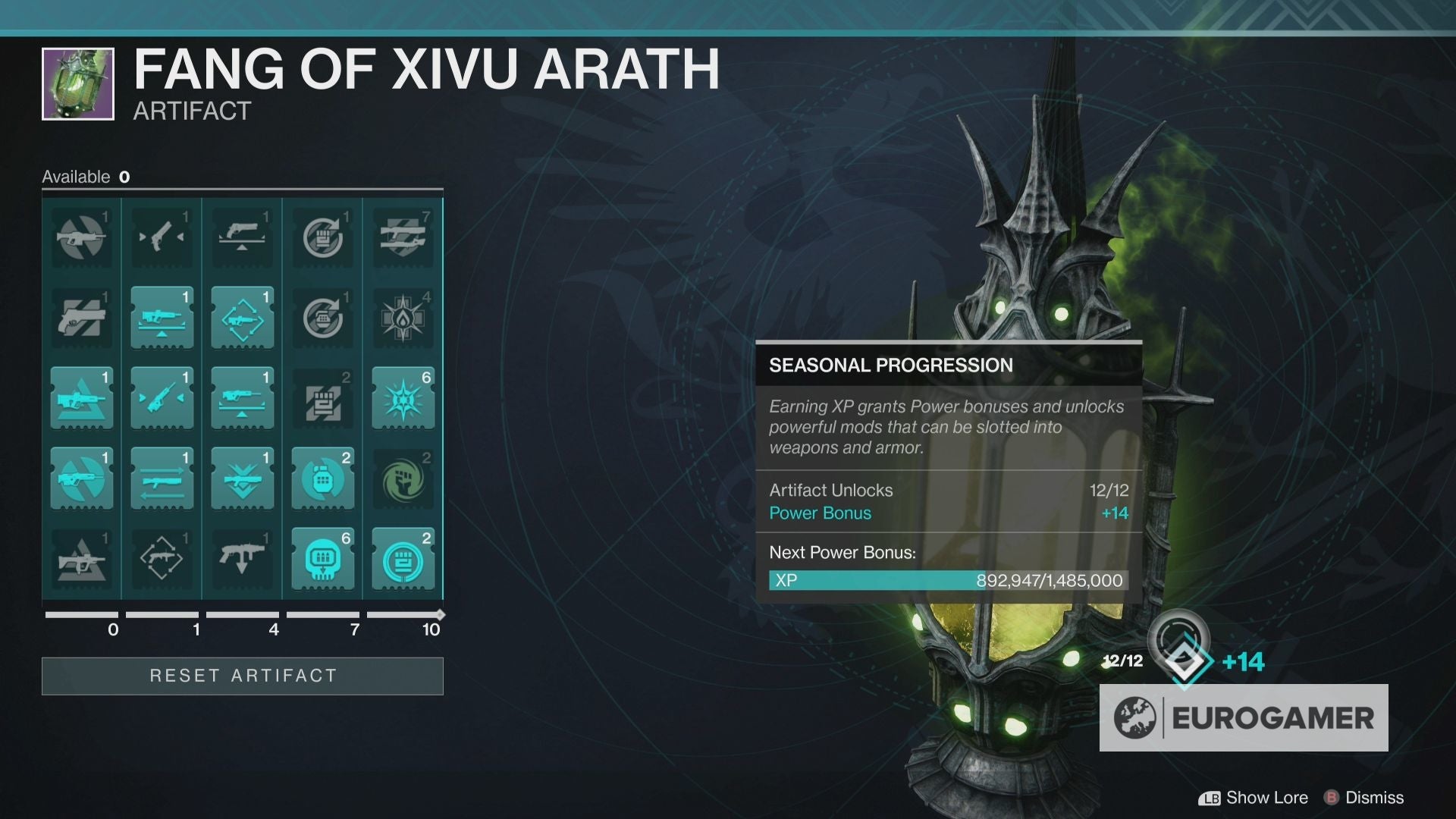Toggle the locked SMG mod in bottom row

[242, 560]
